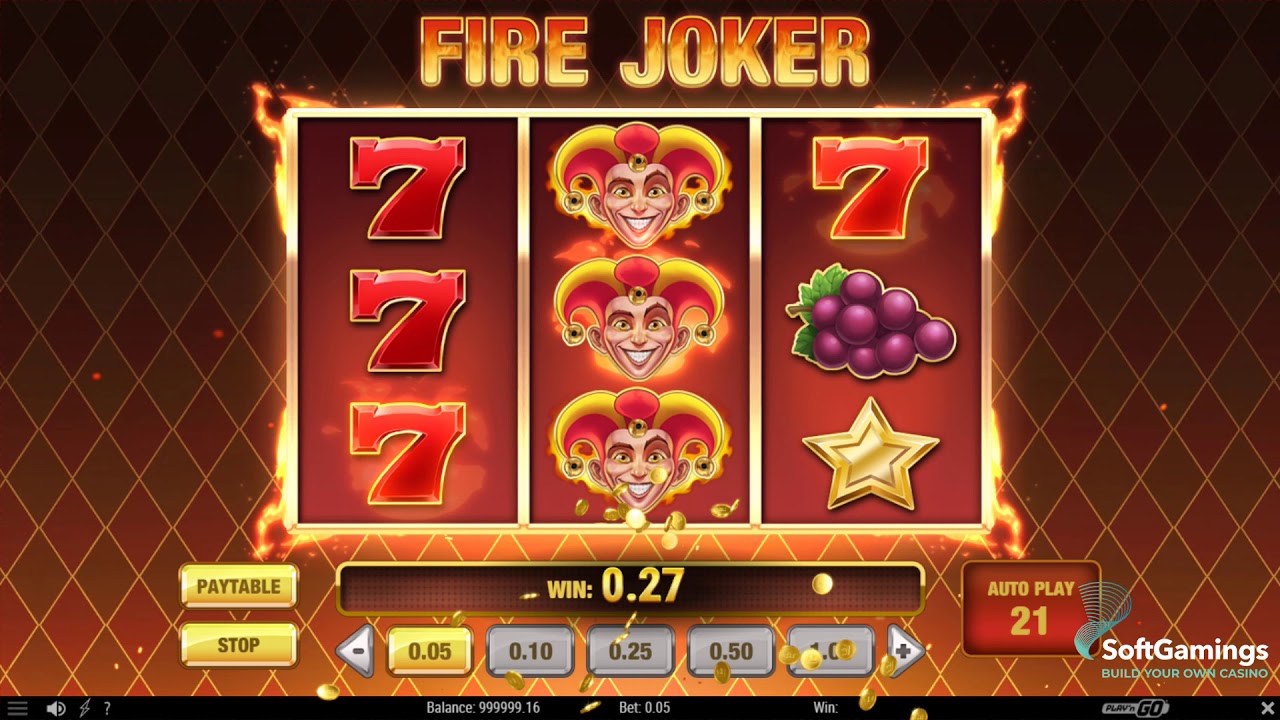Image resolution: width=1280 pixels, height=720 pixels.
Task: Select the 1.00 bet denomination
Action: [x=830, y=651]
